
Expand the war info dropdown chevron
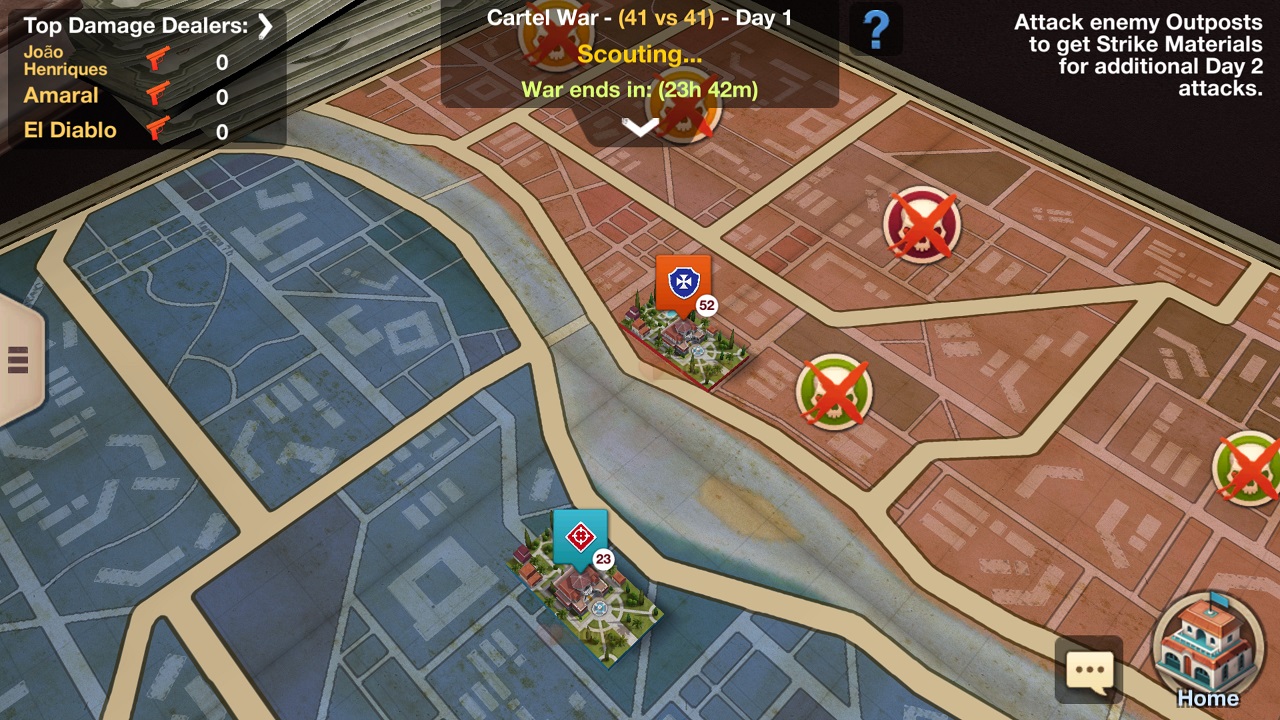click(x=640, y=126)
